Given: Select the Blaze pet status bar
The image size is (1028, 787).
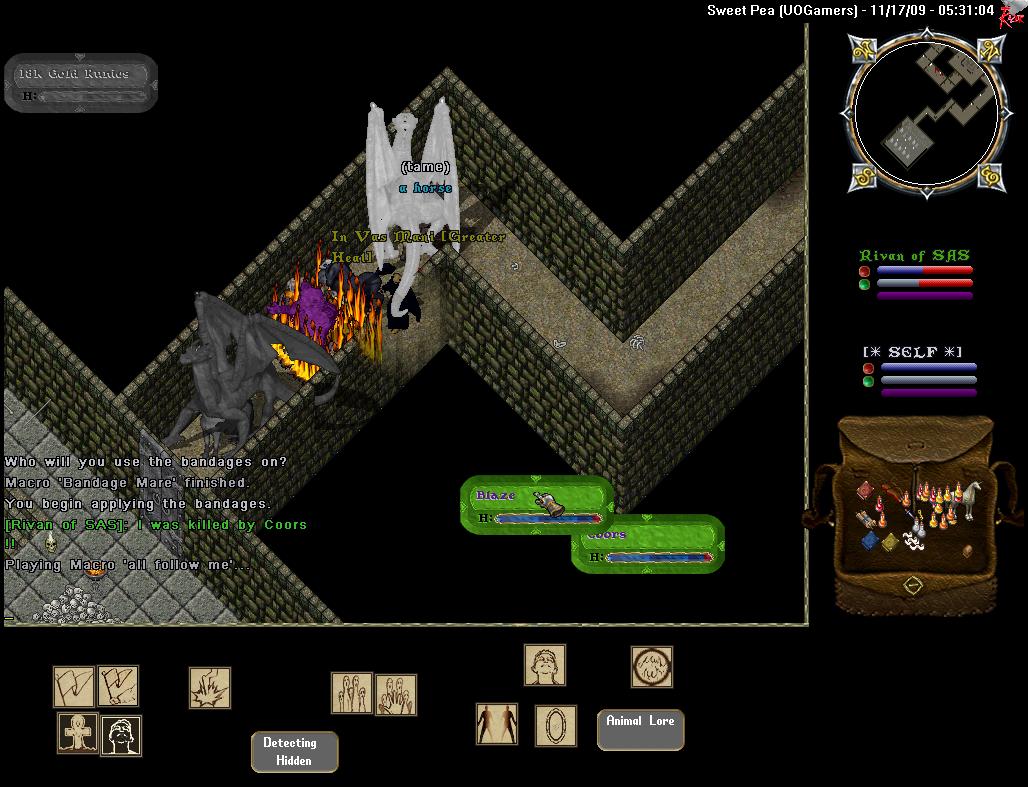Looking at the screenshot, I should click(x=535, y=504).
